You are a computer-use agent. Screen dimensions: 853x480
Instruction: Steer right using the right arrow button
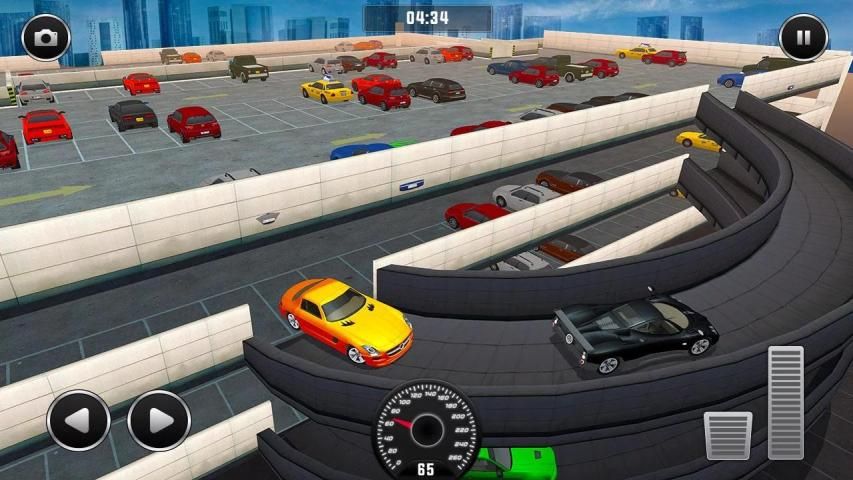pyautogui.click(x=159, y=420)
